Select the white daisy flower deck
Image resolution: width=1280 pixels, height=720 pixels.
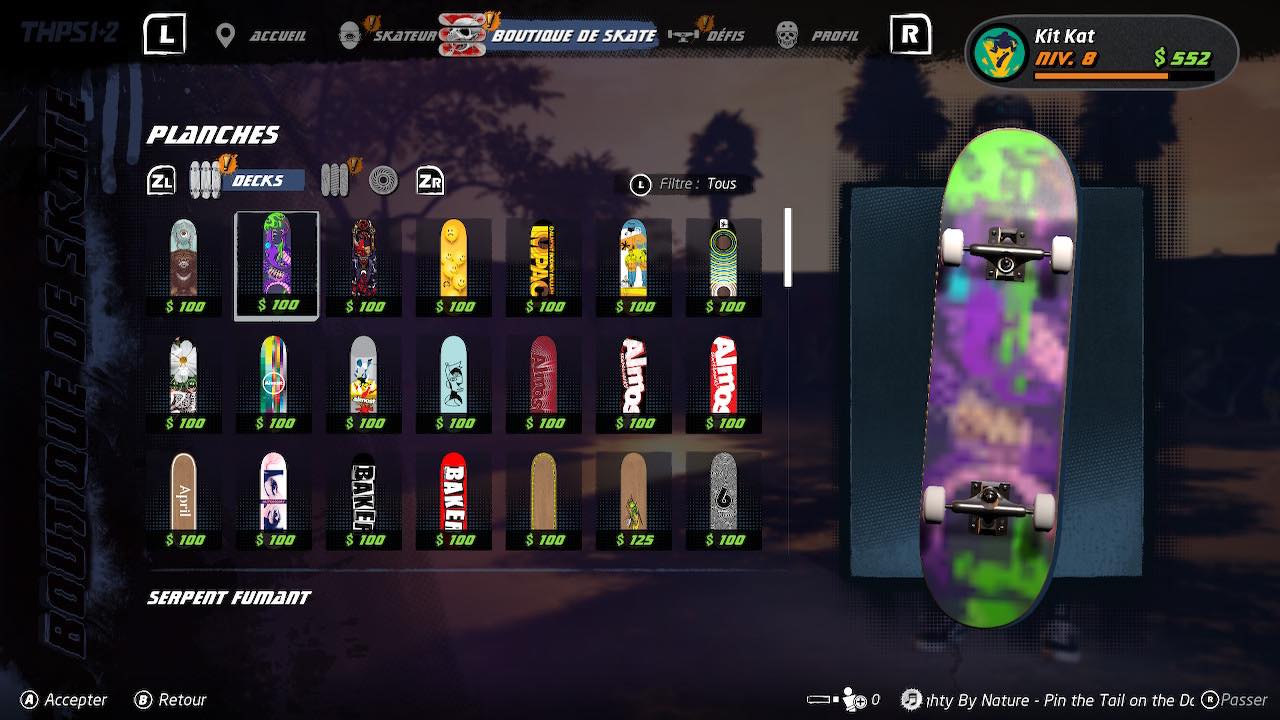[183, 382]
